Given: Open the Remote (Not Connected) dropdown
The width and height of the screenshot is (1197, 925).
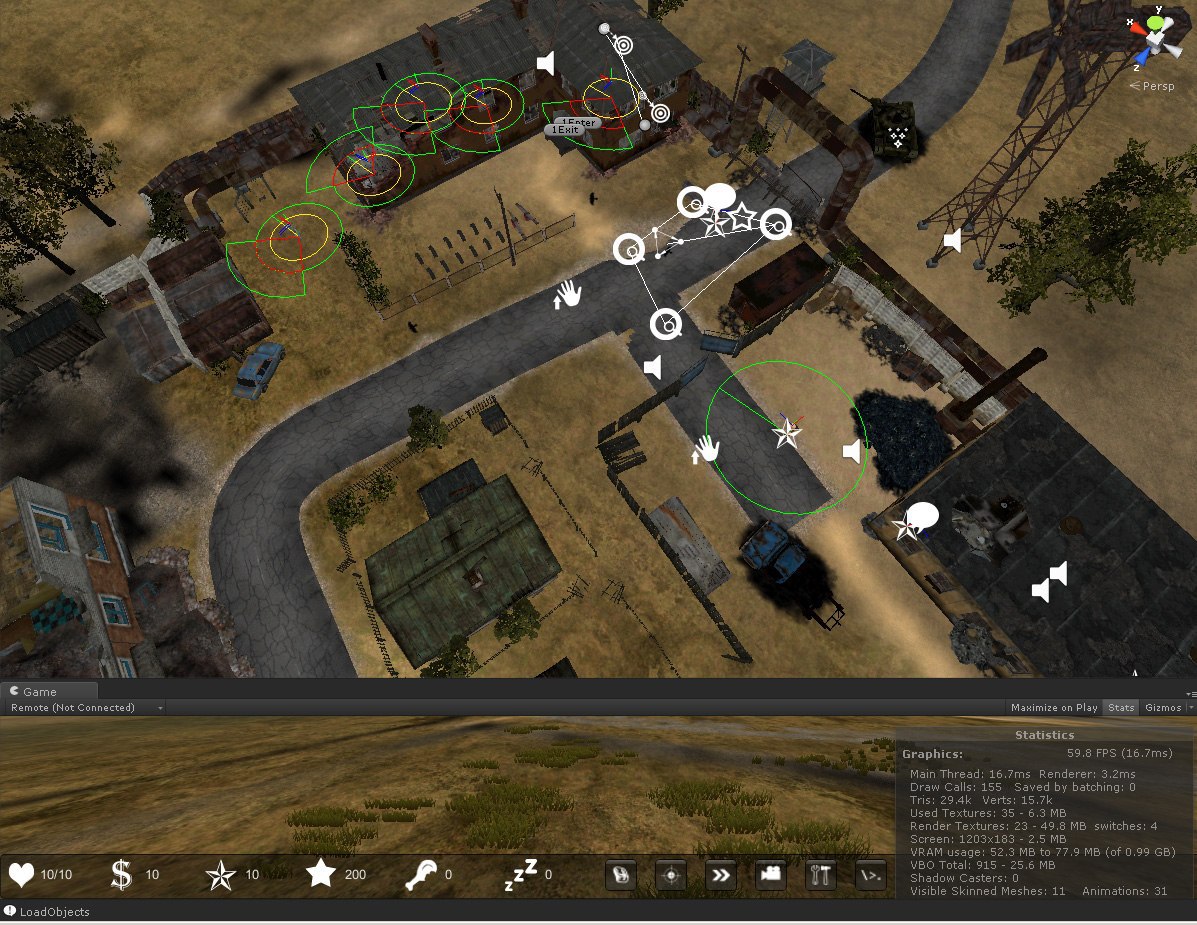Looking at the screenshot, I should (x=84, y=708).
